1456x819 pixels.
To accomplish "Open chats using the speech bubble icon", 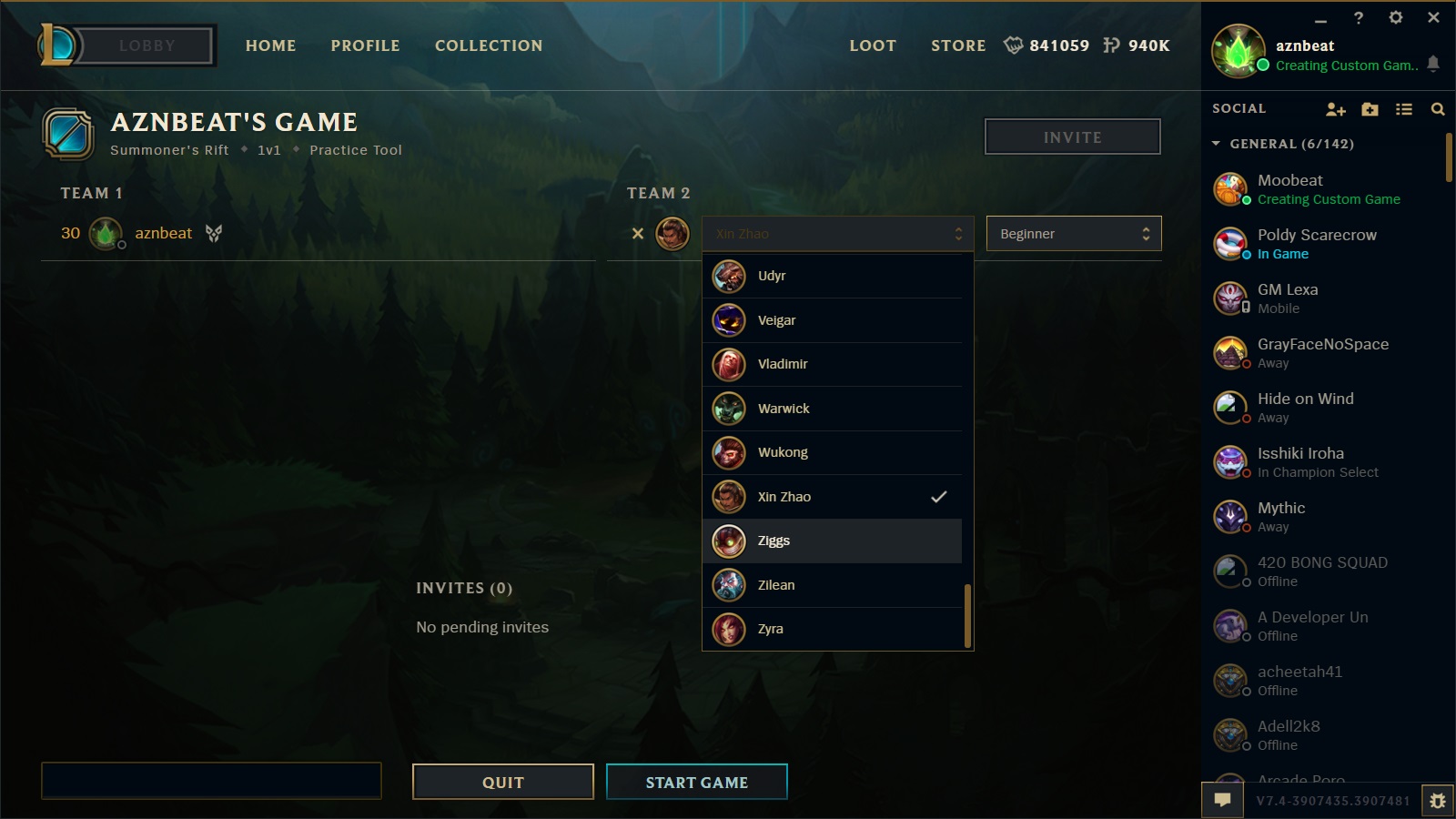I will point(1222,799).
